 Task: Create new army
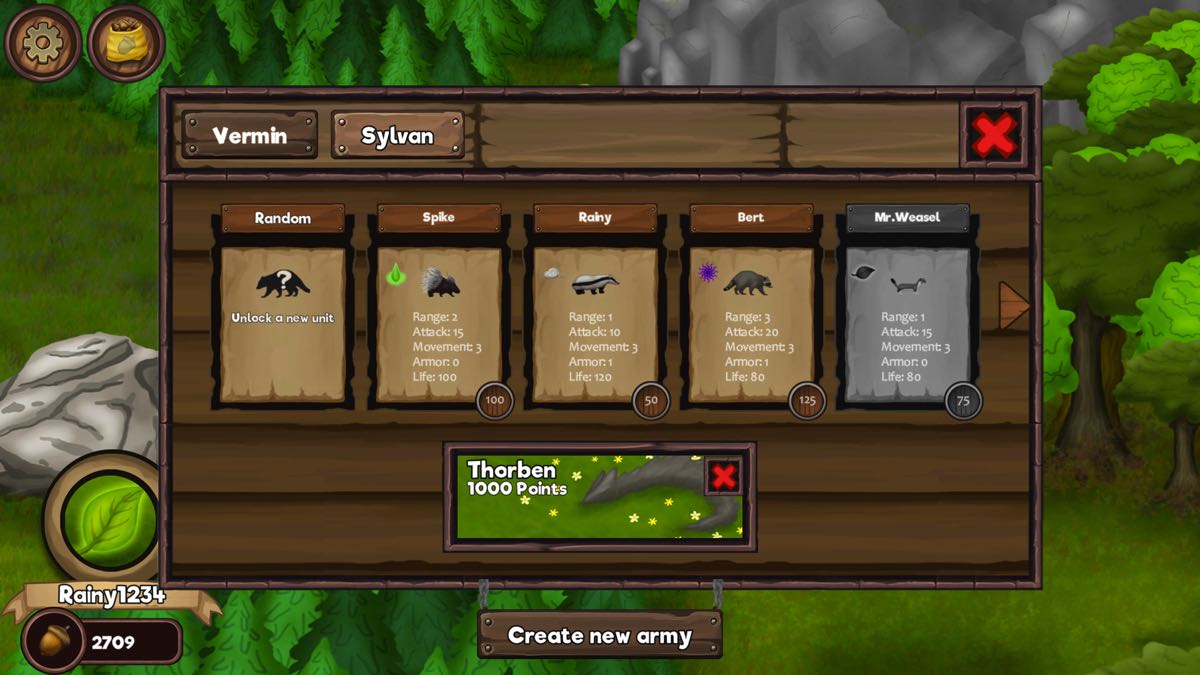pos(600,635)
